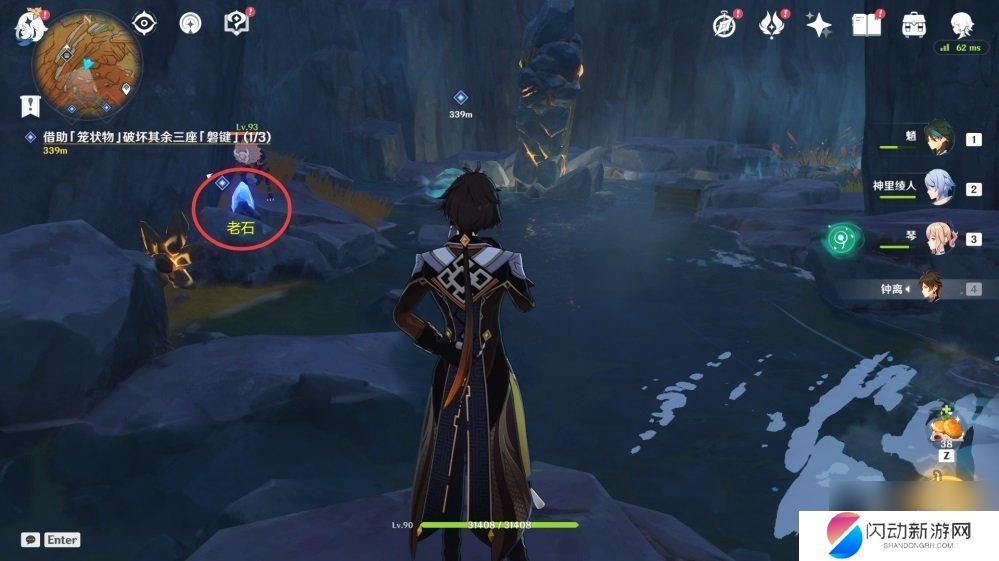Open the round arch icon in the top bar
Screen dimensions: 999x561
click(190, 23)
